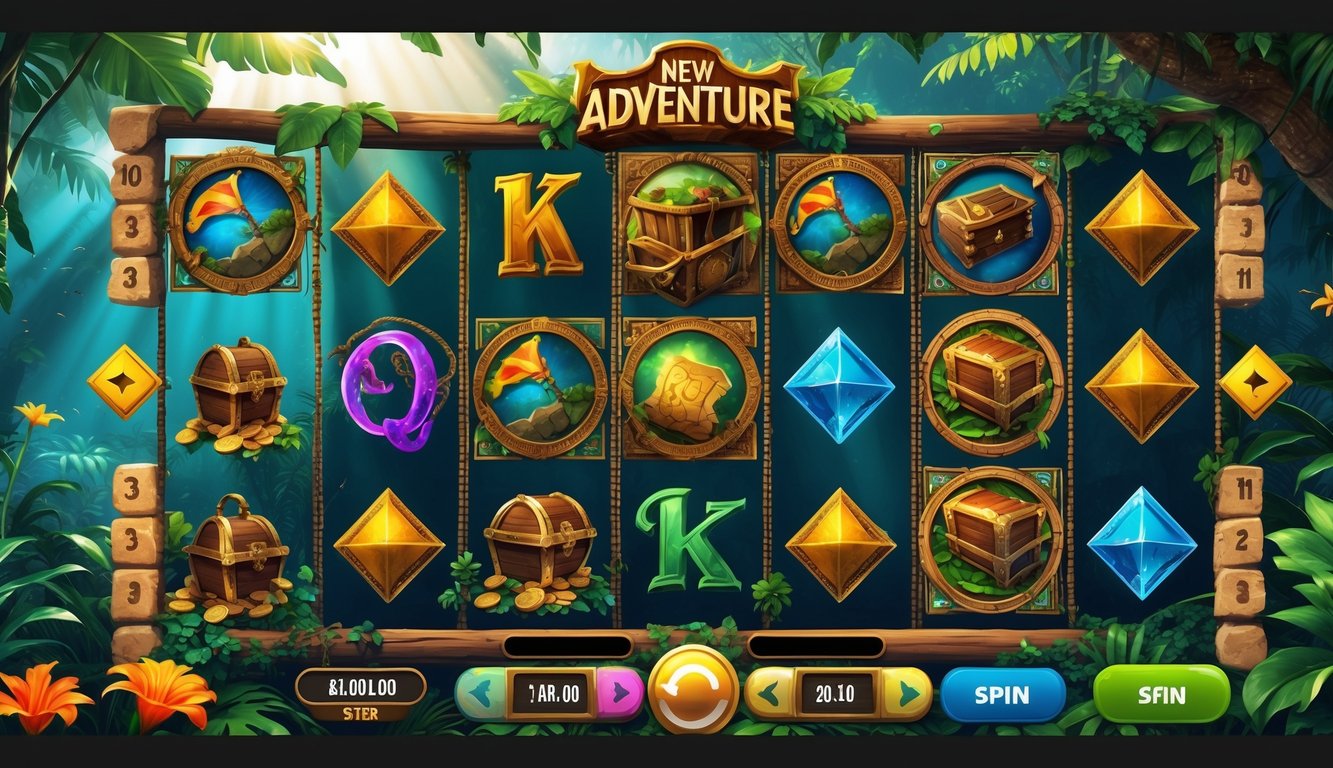Tap the teal left arrow on the left stepper
Image resolution: width=1333 pixels, height=768 pixels.
click(480, 694)
